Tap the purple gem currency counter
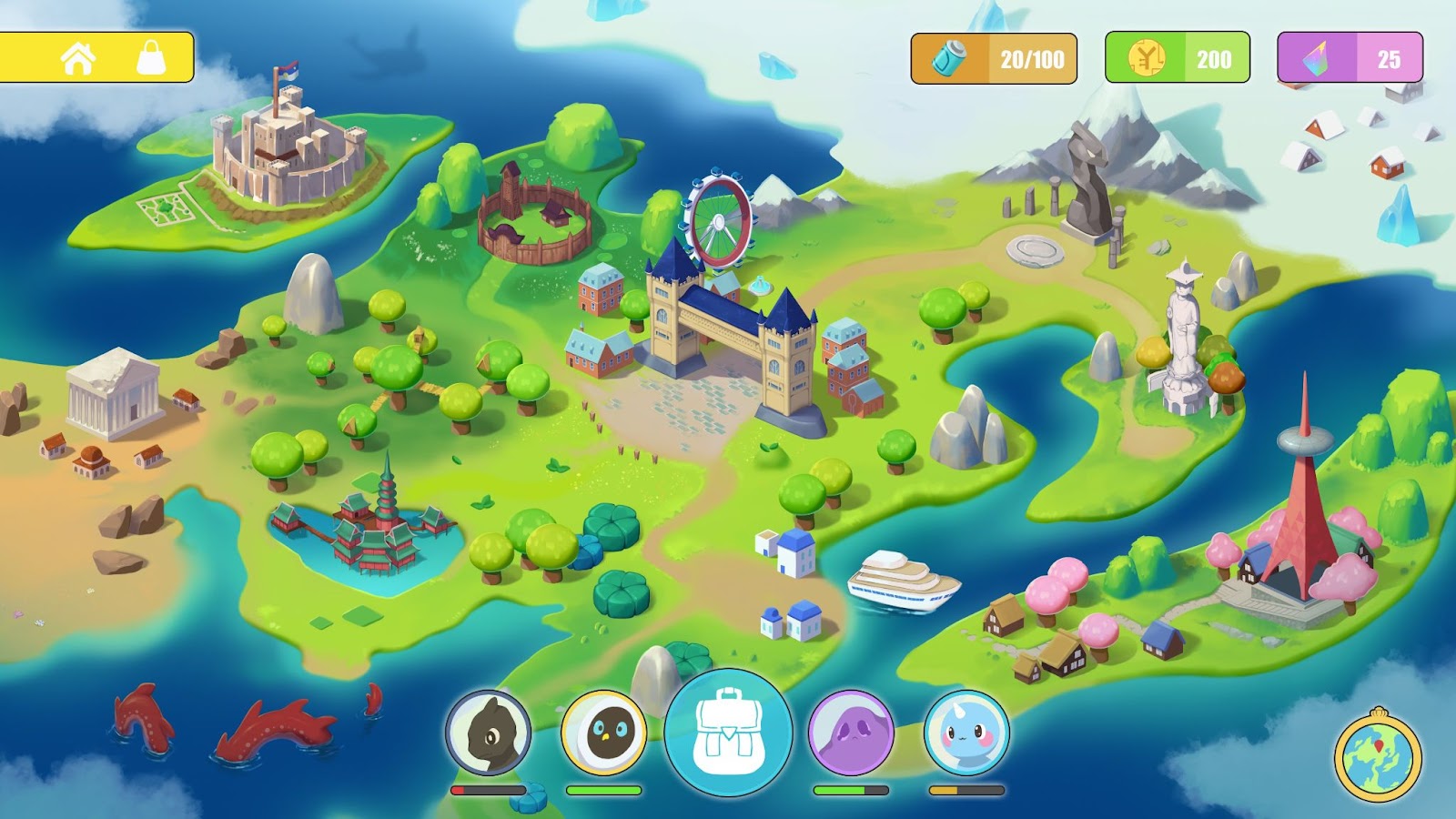Screen dimensions: 1456x819 pyautogui.click(x=1350, y=59)
